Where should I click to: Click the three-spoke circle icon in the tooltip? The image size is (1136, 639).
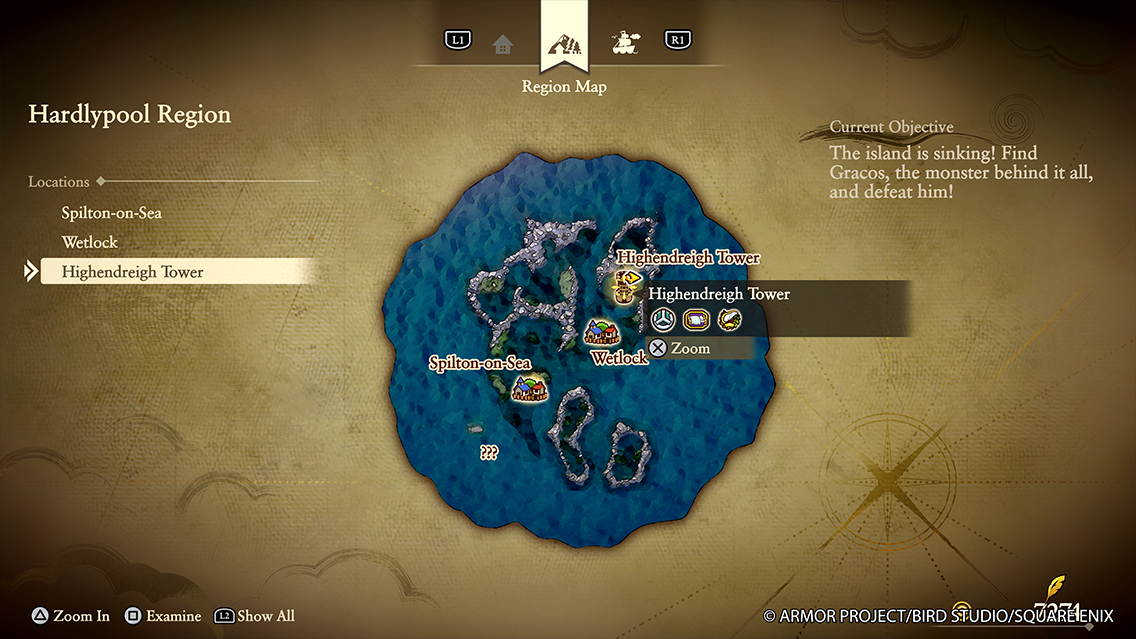(x=662, y=320)
